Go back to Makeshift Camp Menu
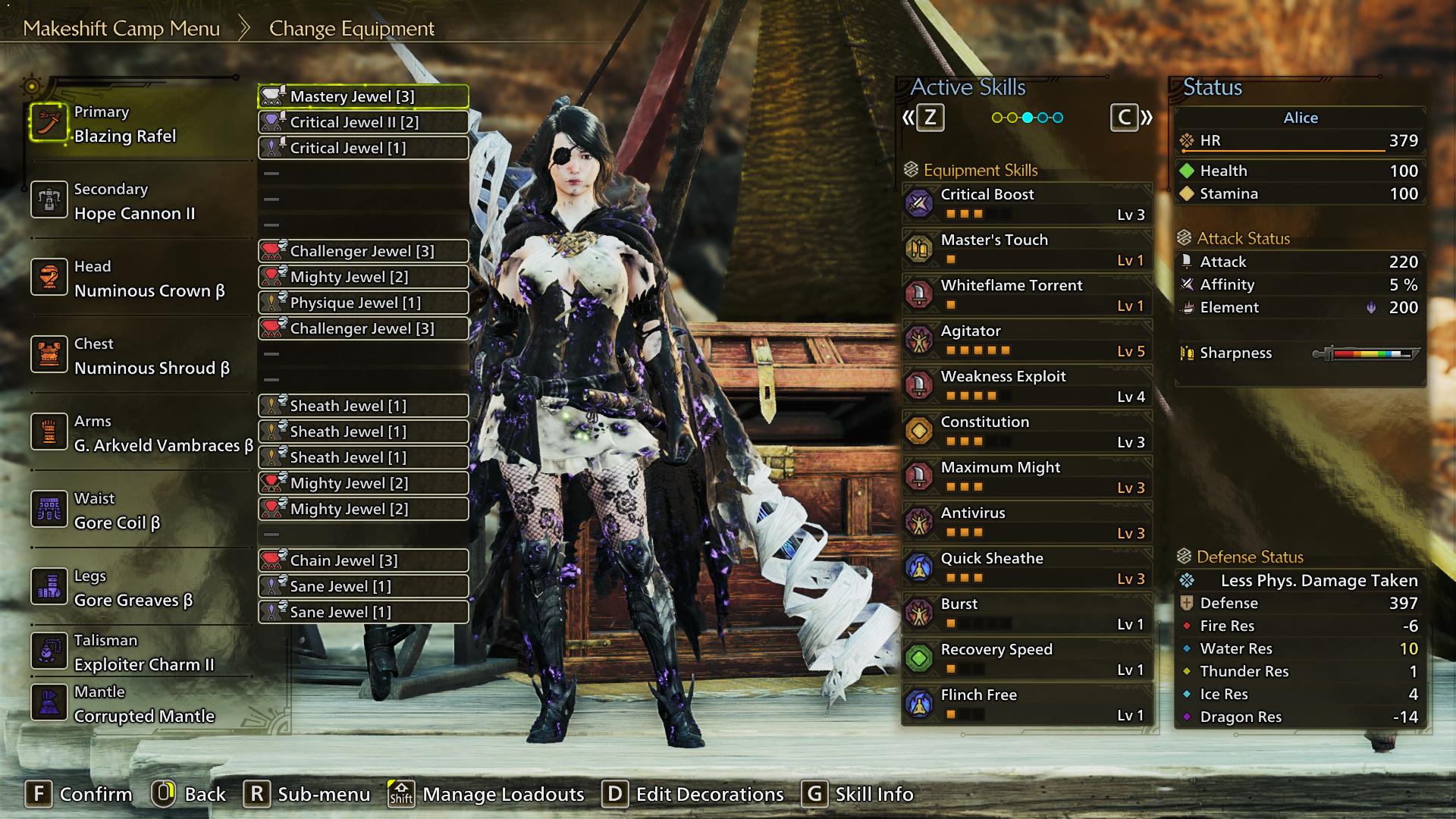Viewport: 1456px width, 819px height. click(121, 29)
